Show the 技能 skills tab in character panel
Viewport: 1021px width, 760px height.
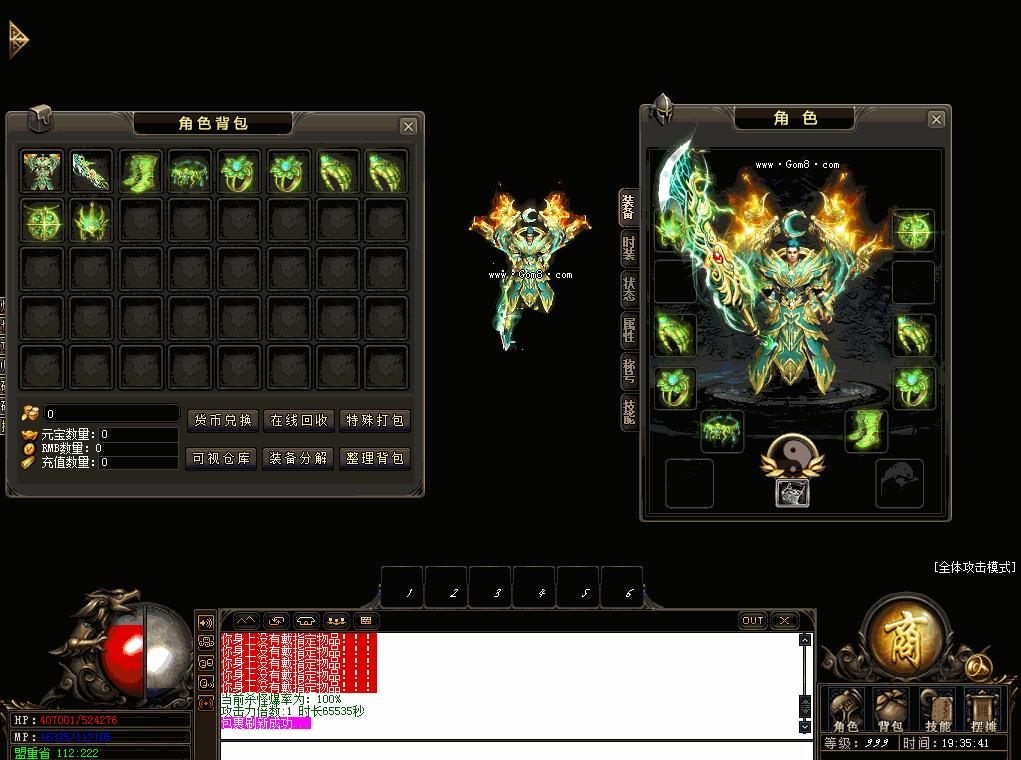click(629, 411)
